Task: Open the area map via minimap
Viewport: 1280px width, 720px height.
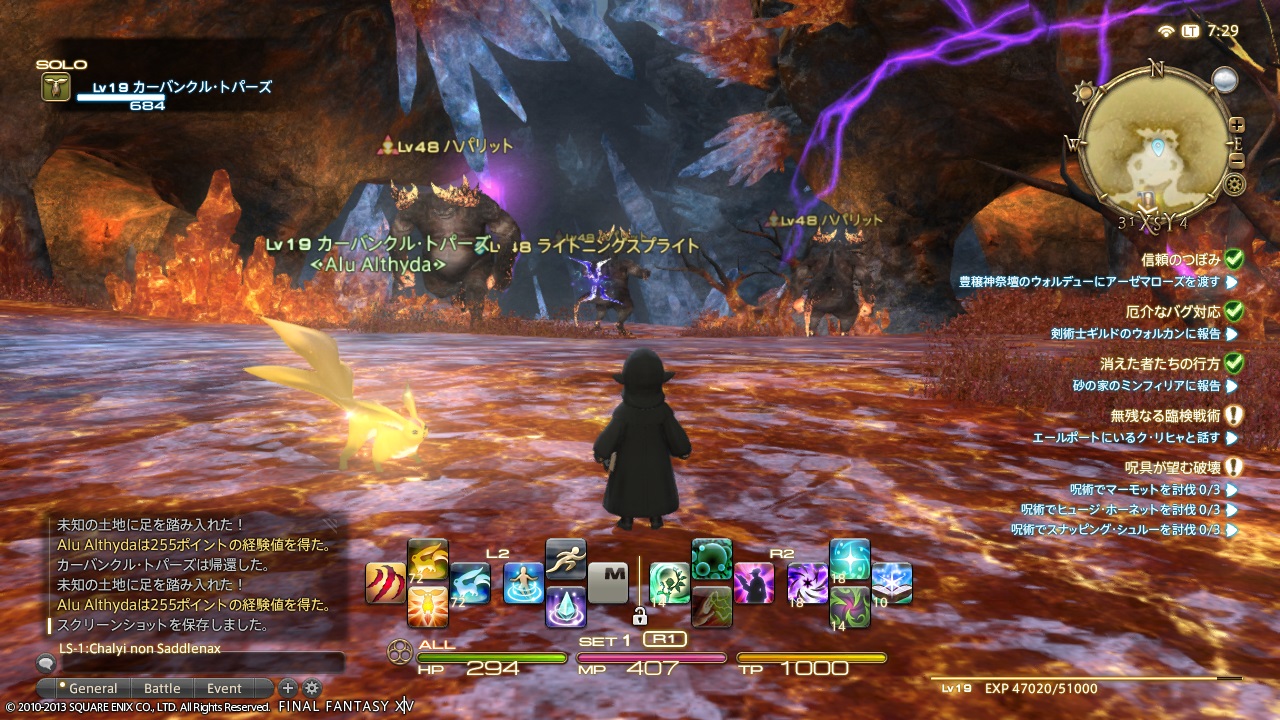Action: (x=1158, y=150)
